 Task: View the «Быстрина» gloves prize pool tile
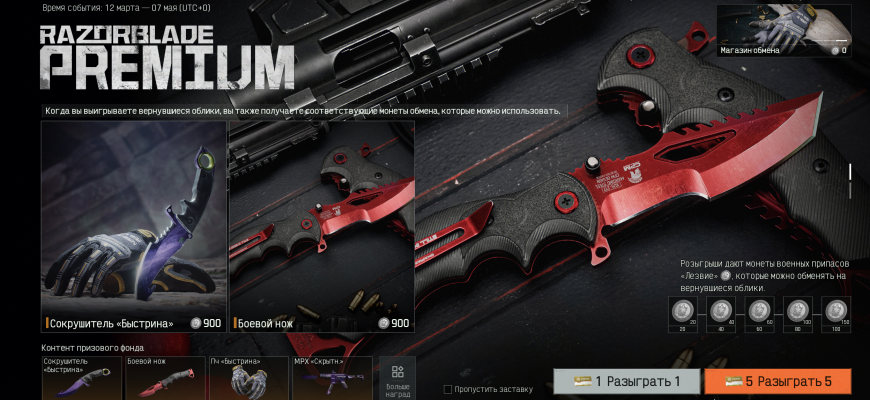tap(248, 378)
